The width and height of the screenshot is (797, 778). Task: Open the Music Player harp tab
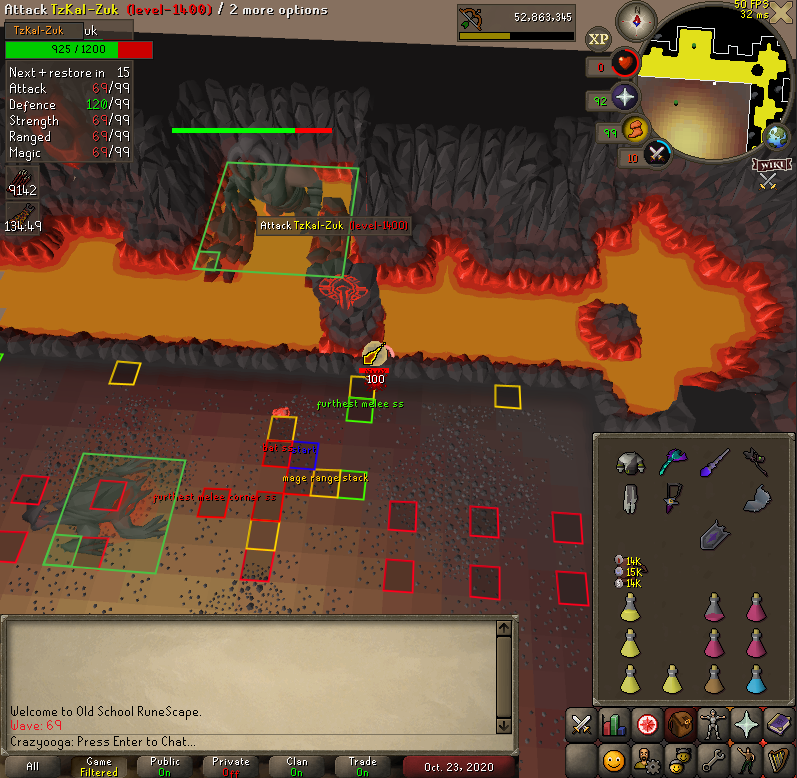pos(779,759)
